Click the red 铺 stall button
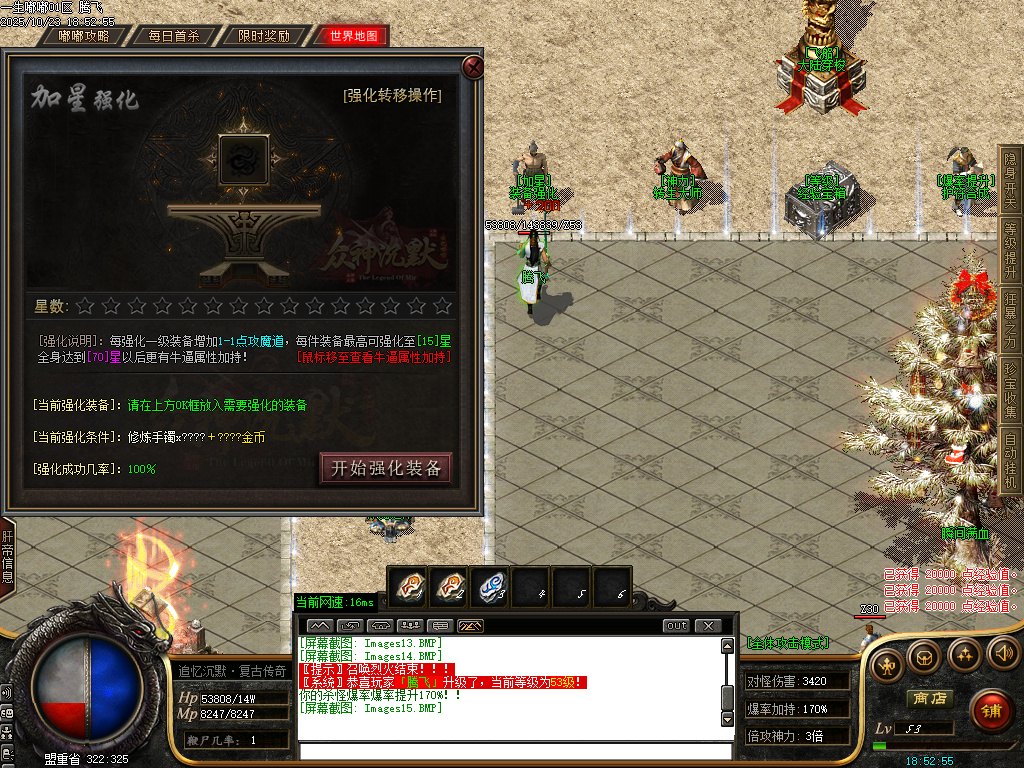Image resolution: width=1024 pixels, height=768 pixels. pos(990,711)
